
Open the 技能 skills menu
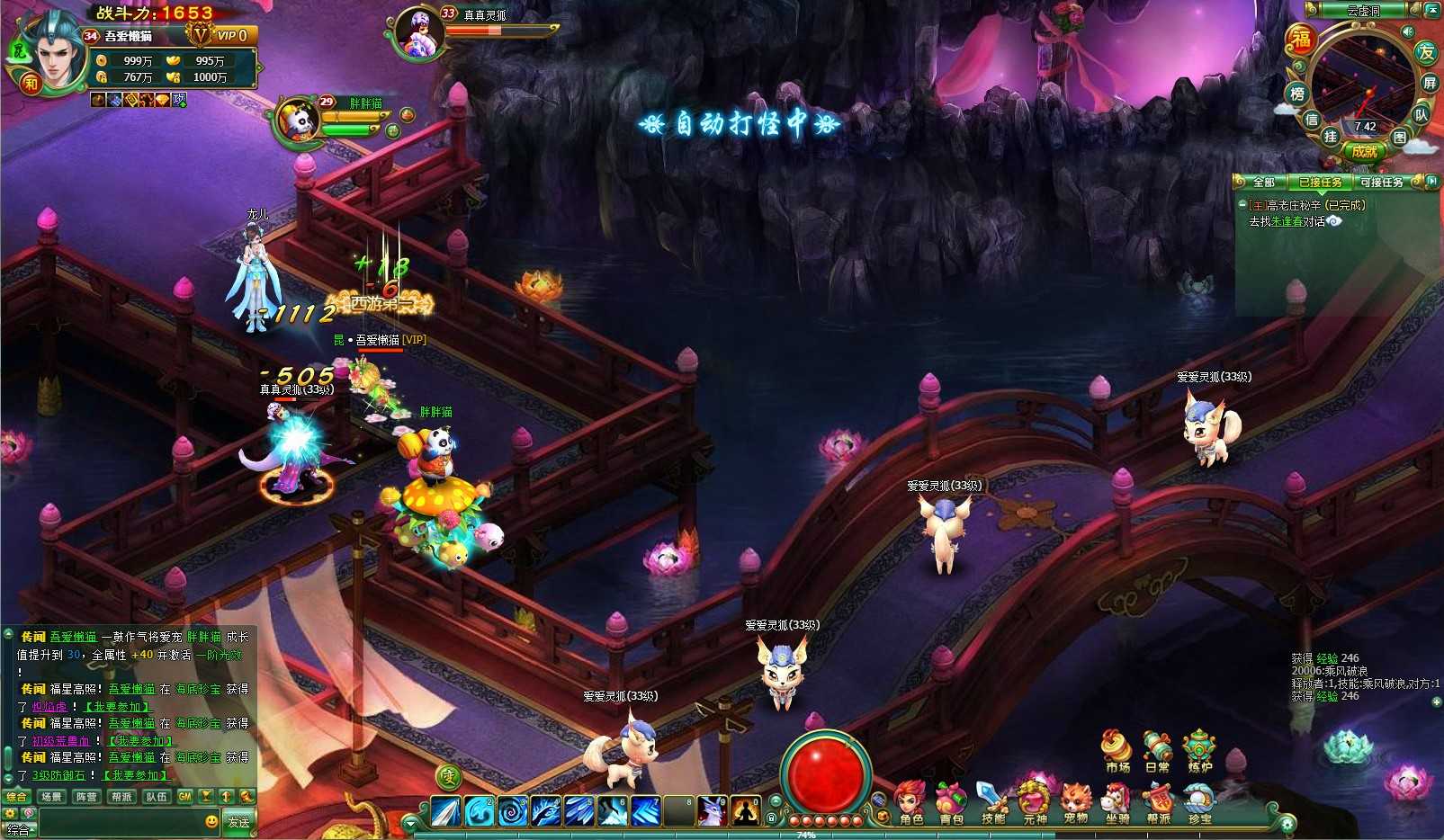pyautogui.click(x=992, y=803)
